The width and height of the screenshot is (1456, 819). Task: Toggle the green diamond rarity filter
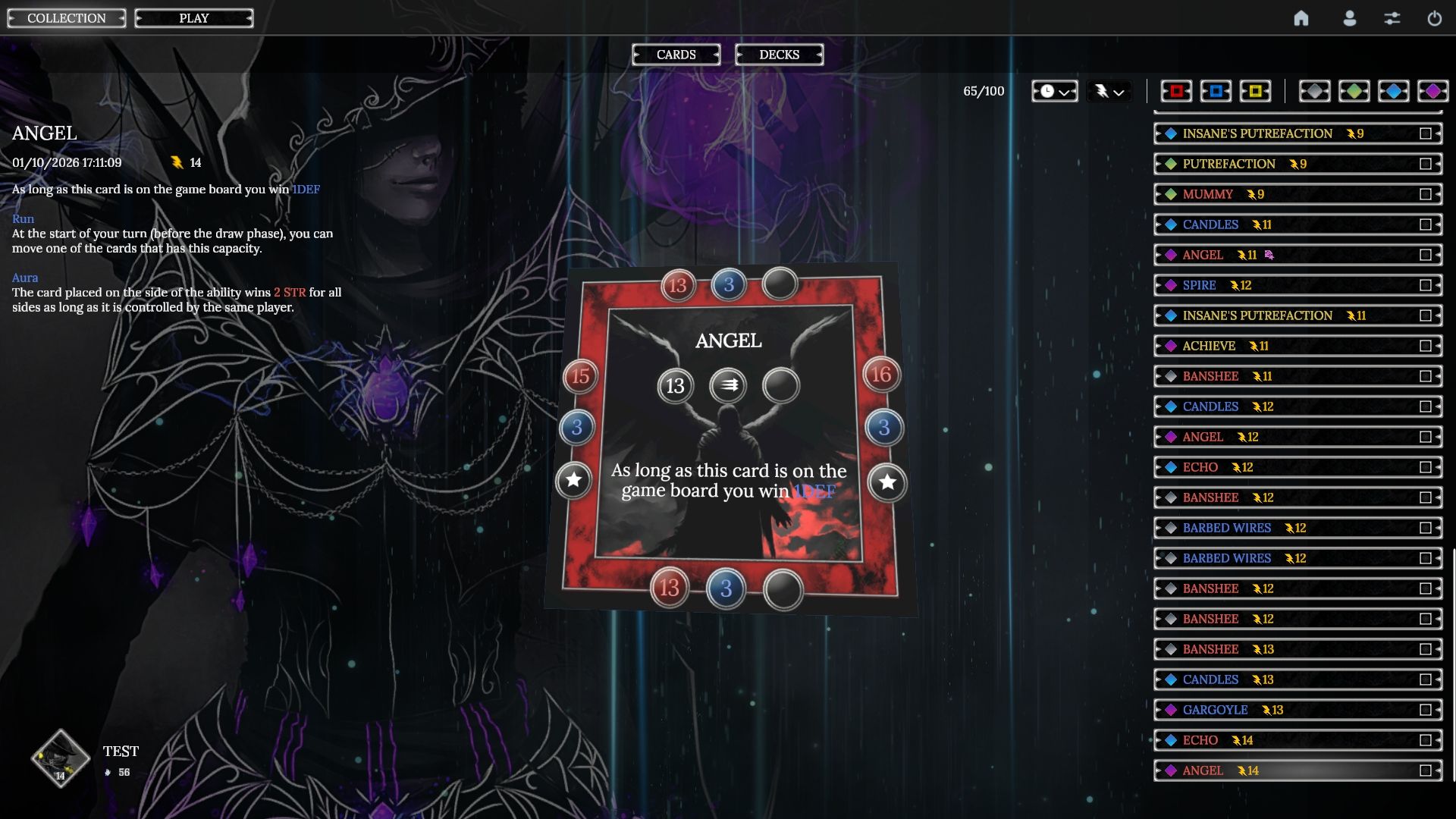[1354, 91]
